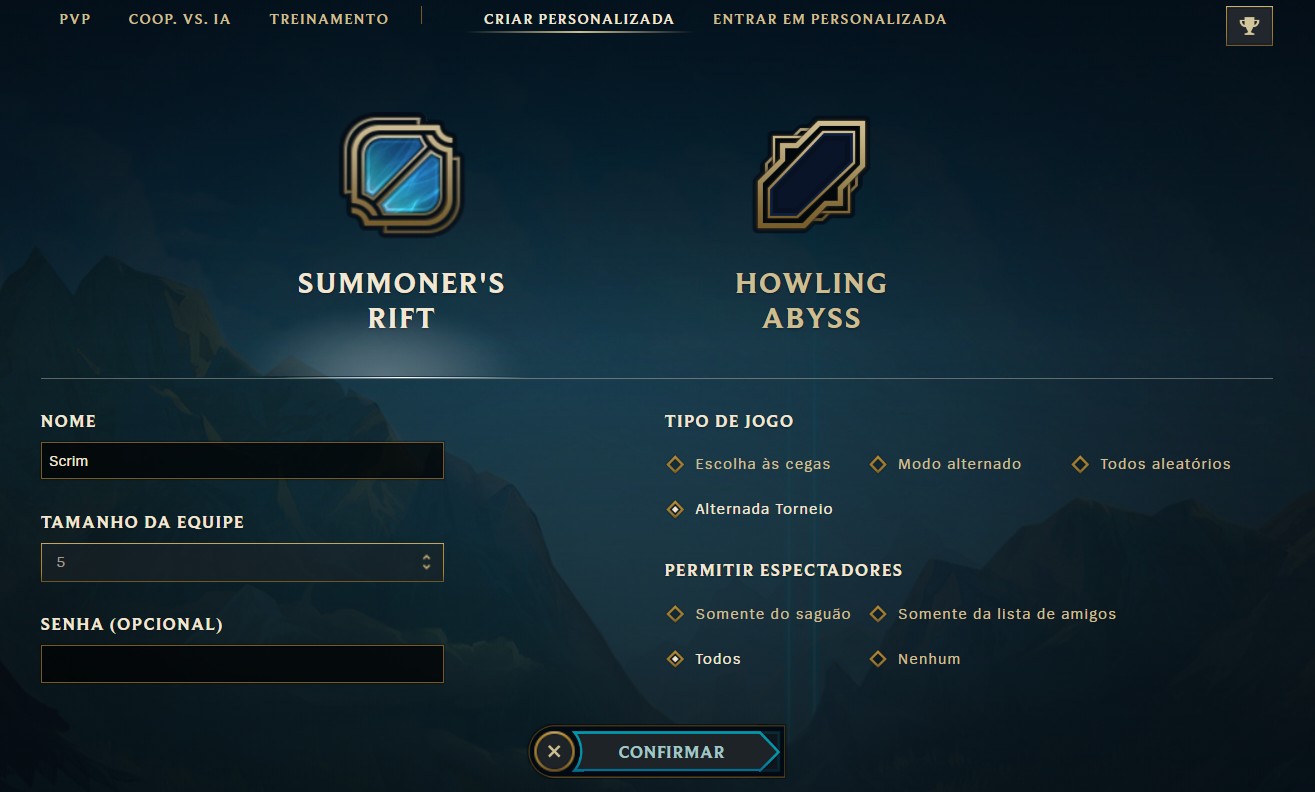The height and width of the screenshot is (792, 1315).
Task: Switch to the Treinamento tab
Action: coord(329,18)
